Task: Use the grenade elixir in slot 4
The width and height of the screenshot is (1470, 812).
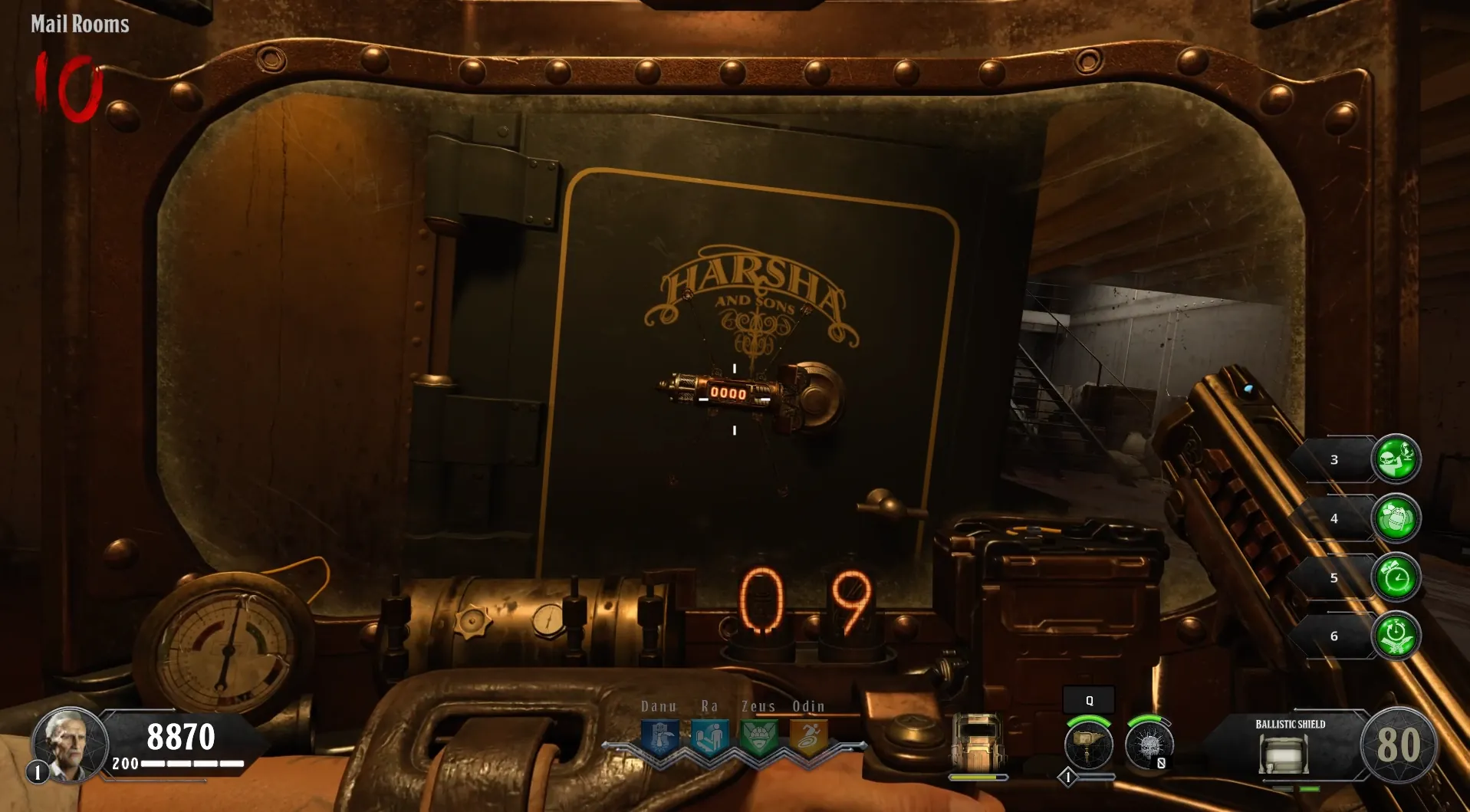Action: tap(1396, 518)
